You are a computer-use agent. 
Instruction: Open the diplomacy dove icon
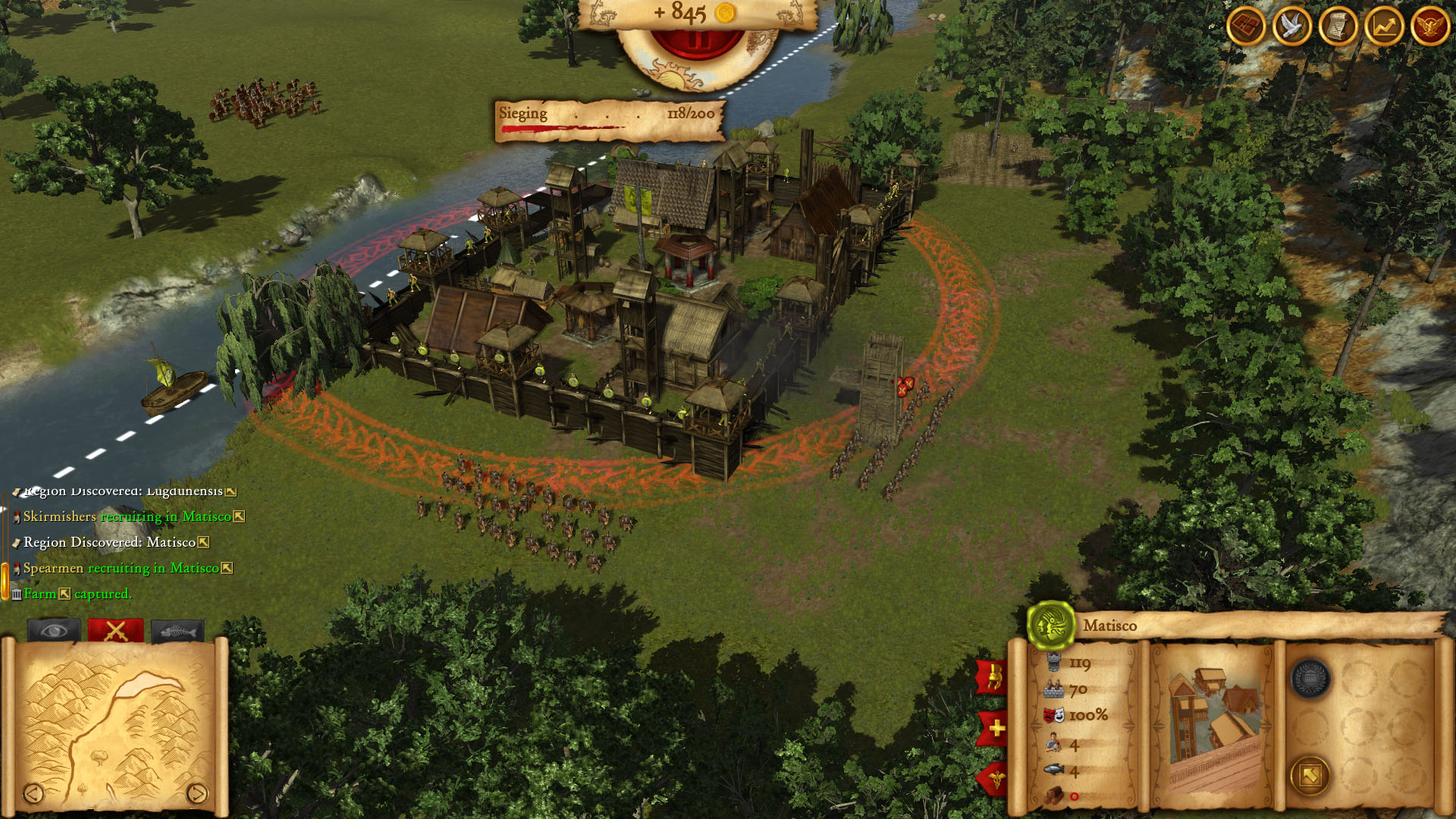point(1292,27)
